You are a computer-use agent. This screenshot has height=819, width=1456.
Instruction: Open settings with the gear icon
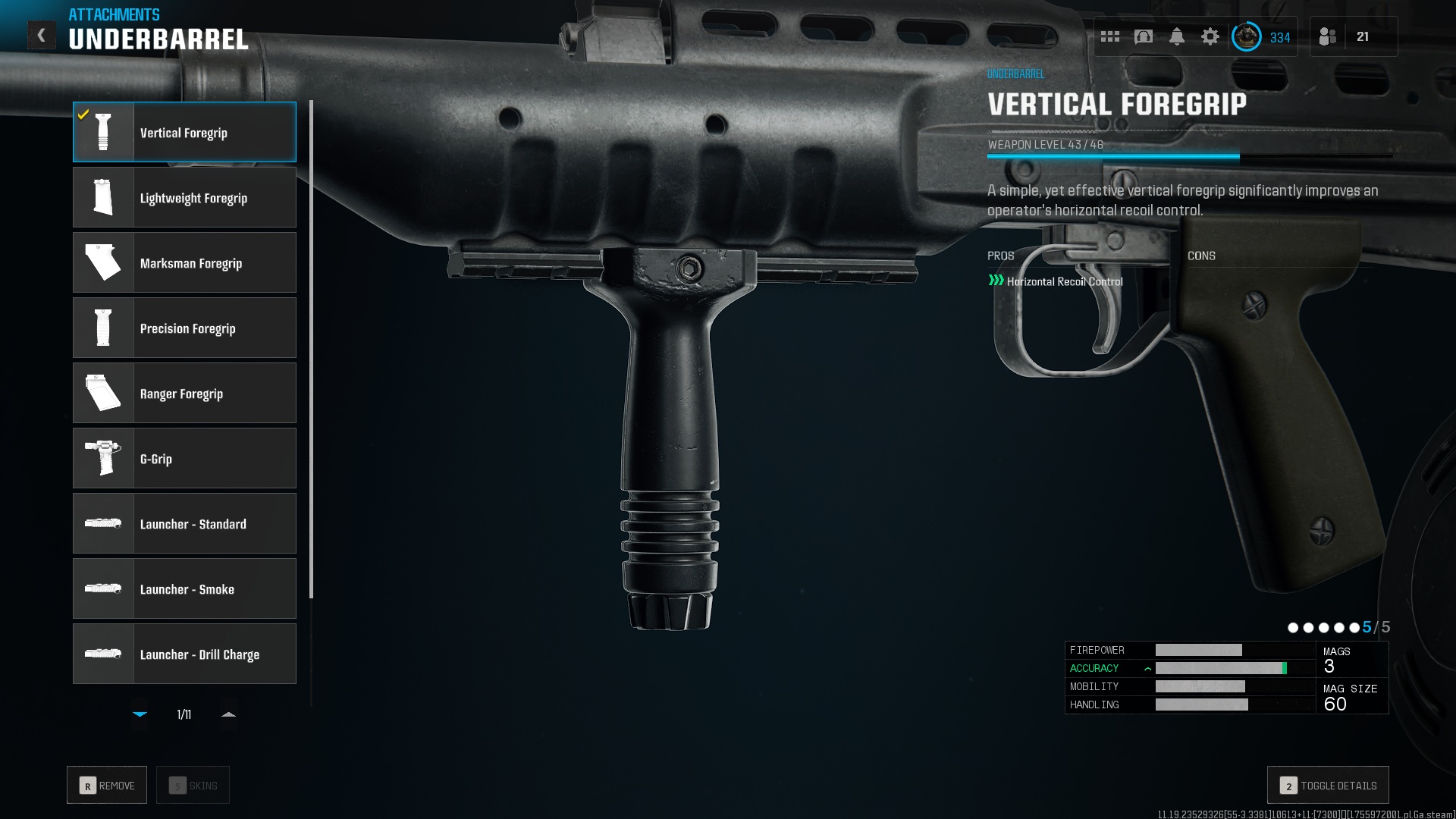[1210, 36]
